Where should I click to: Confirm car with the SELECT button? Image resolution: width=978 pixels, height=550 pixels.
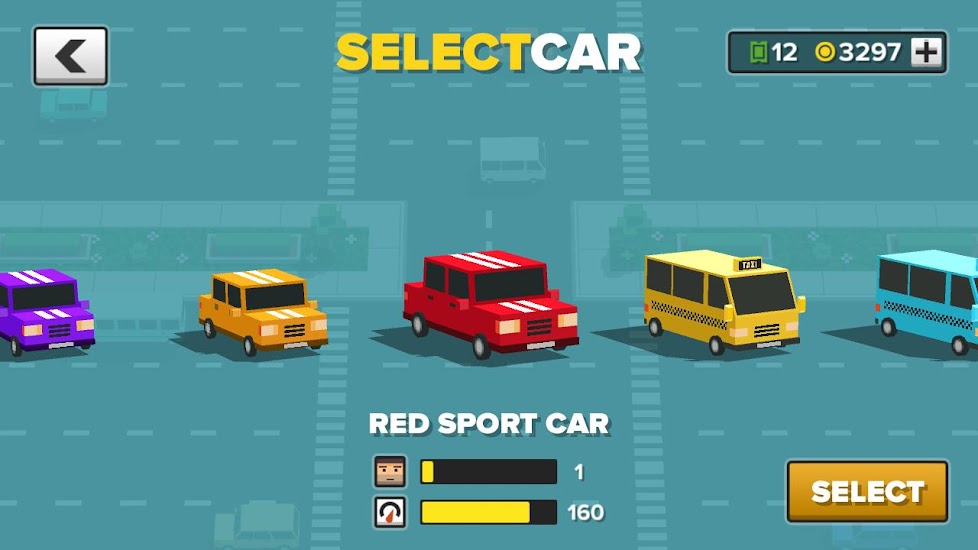867,491
